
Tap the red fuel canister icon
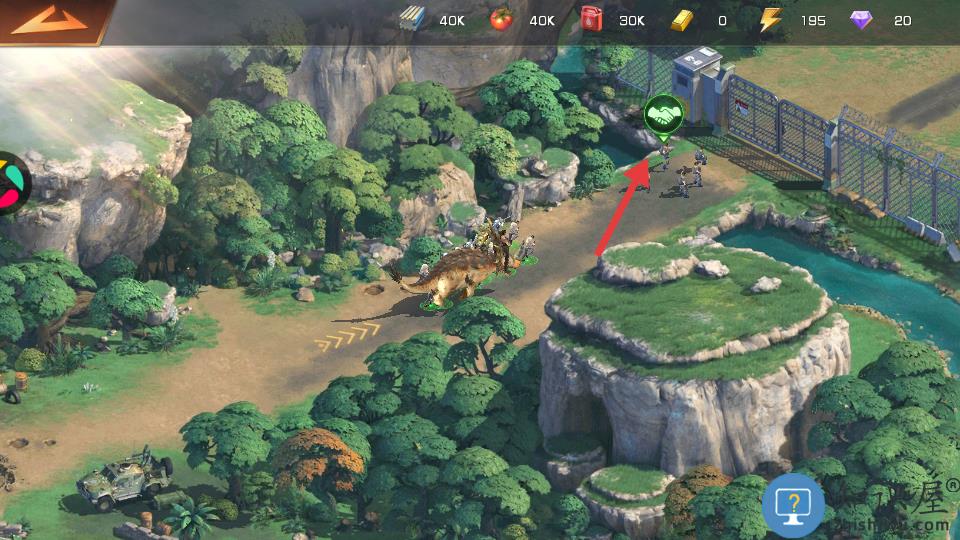(591, 20)
